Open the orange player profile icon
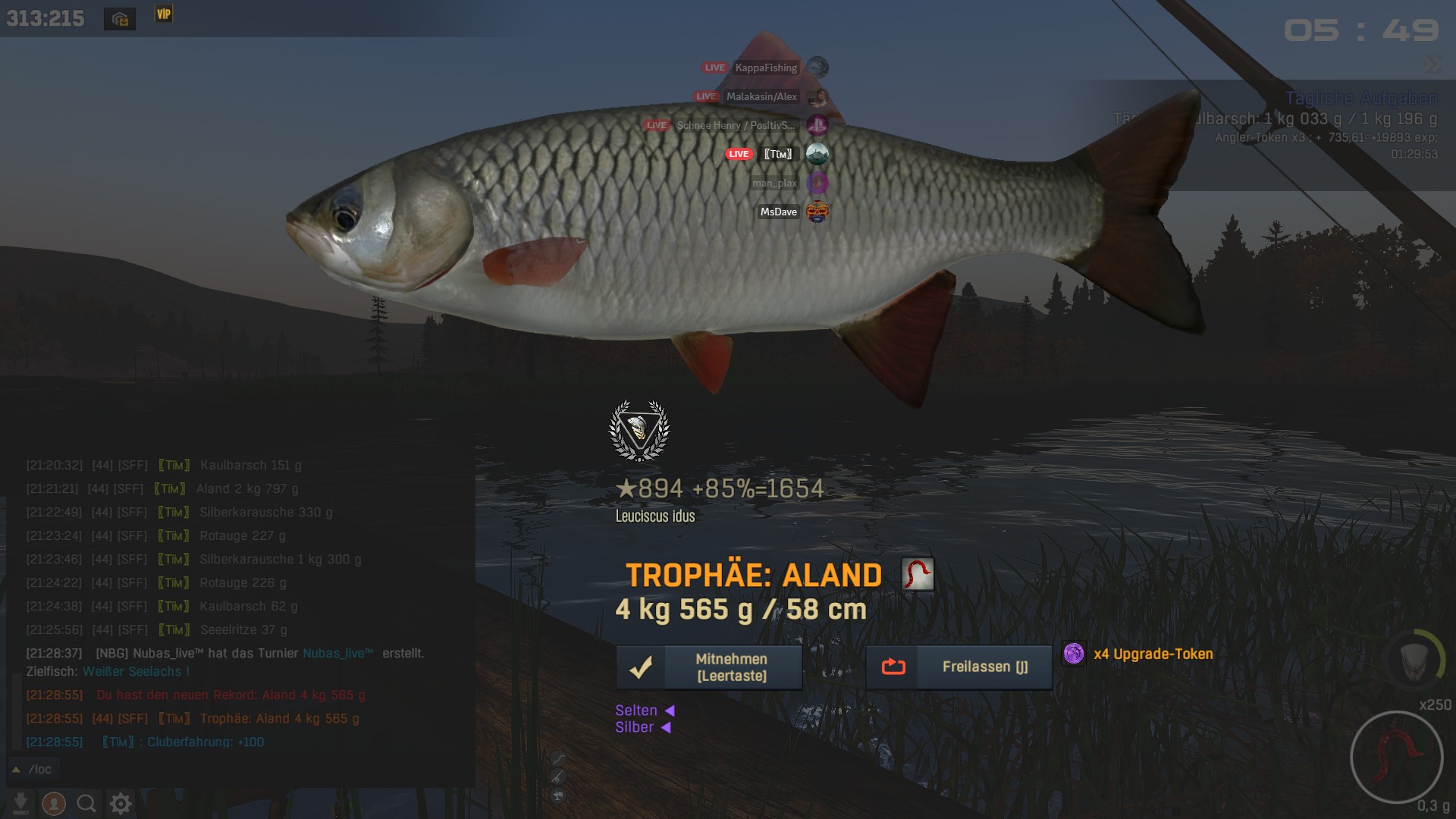 (x=54, y=803)
